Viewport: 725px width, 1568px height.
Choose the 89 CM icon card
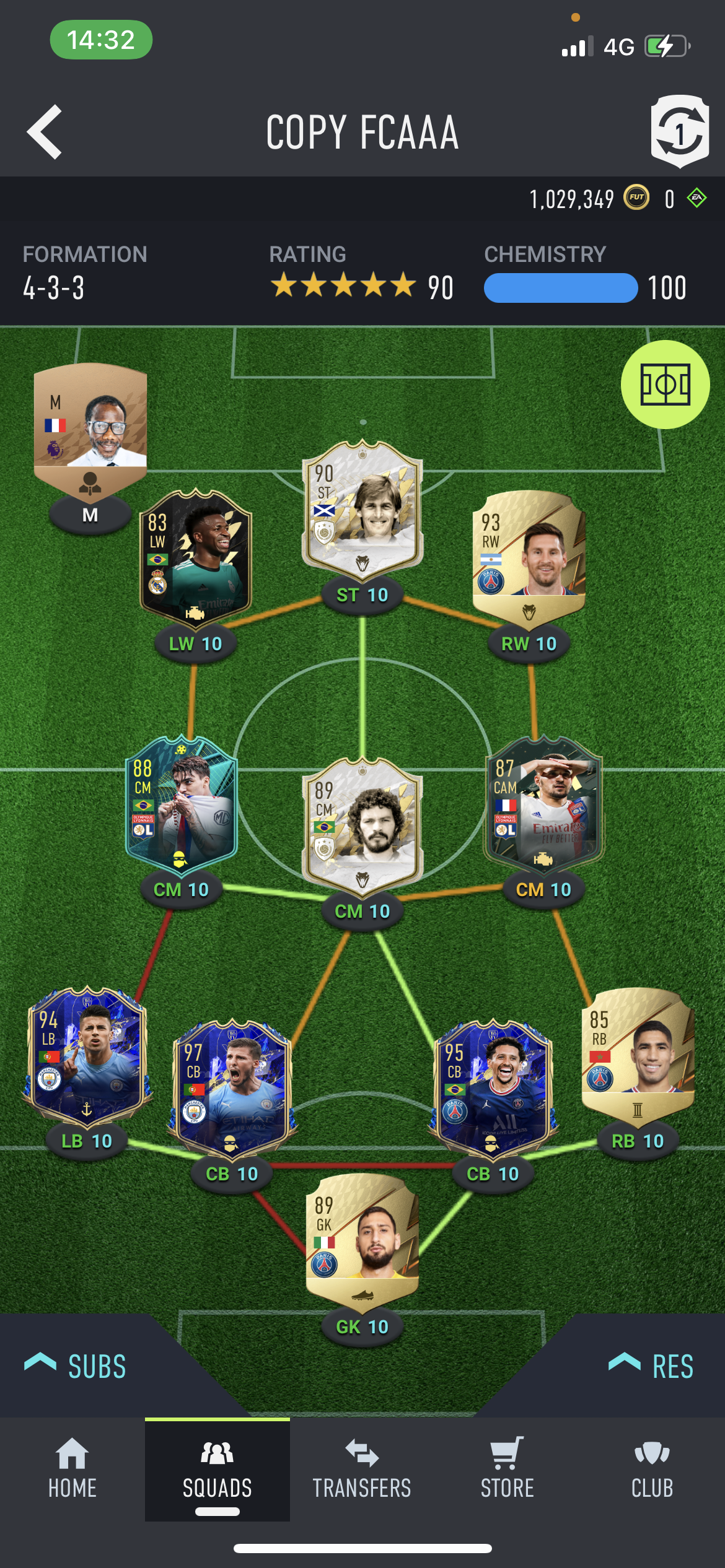362,824
